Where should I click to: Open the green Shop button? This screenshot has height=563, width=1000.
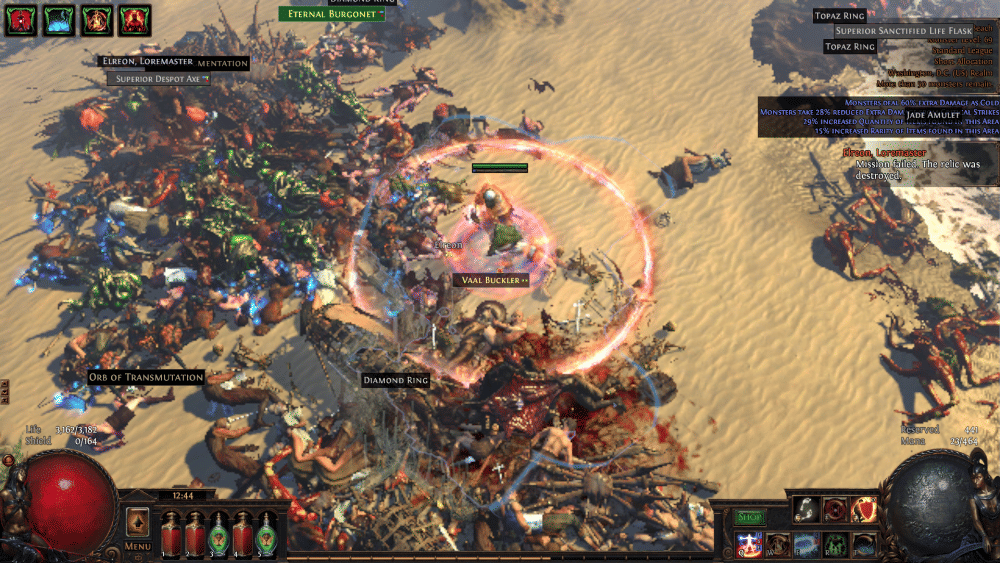[750, 517]
